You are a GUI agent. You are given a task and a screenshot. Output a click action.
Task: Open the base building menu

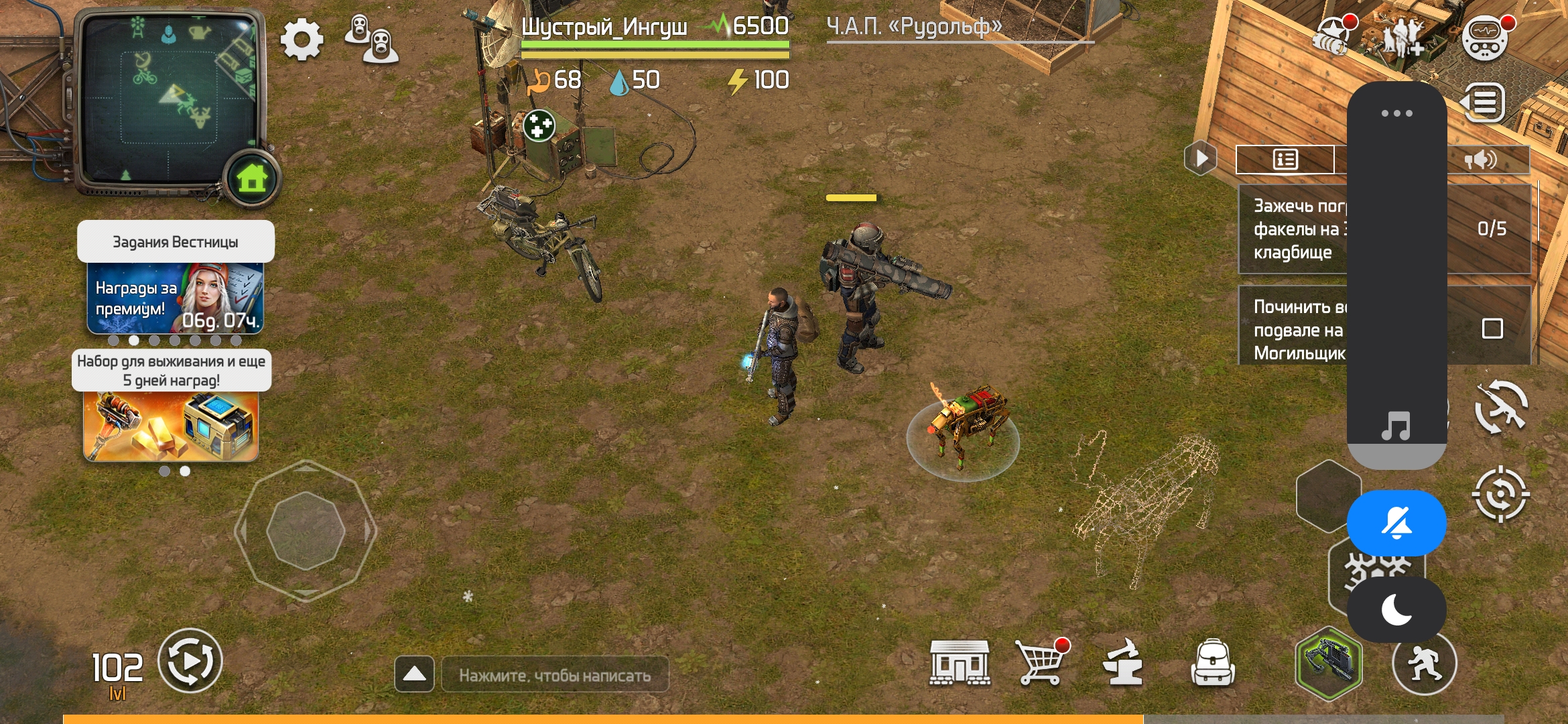pos(960,662)
